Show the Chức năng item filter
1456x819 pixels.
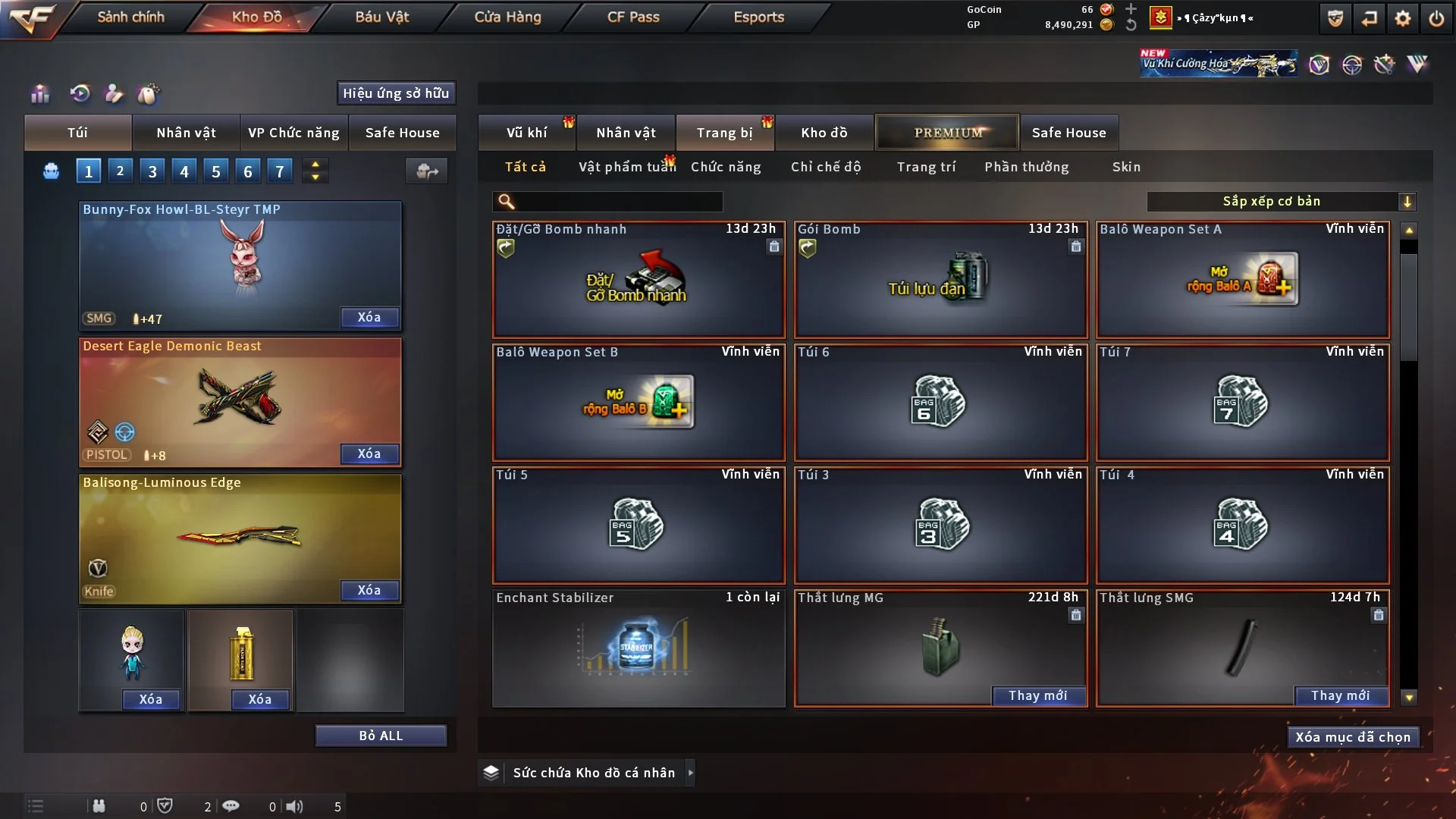[725, 167]
